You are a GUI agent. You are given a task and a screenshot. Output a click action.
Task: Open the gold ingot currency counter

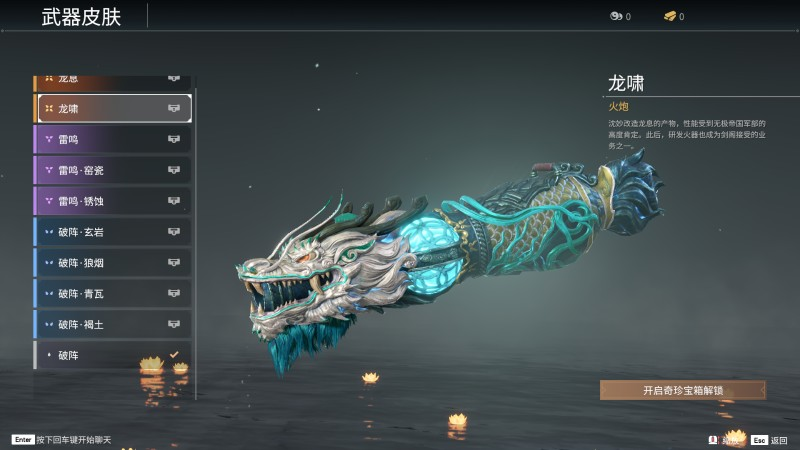(673, 16)
